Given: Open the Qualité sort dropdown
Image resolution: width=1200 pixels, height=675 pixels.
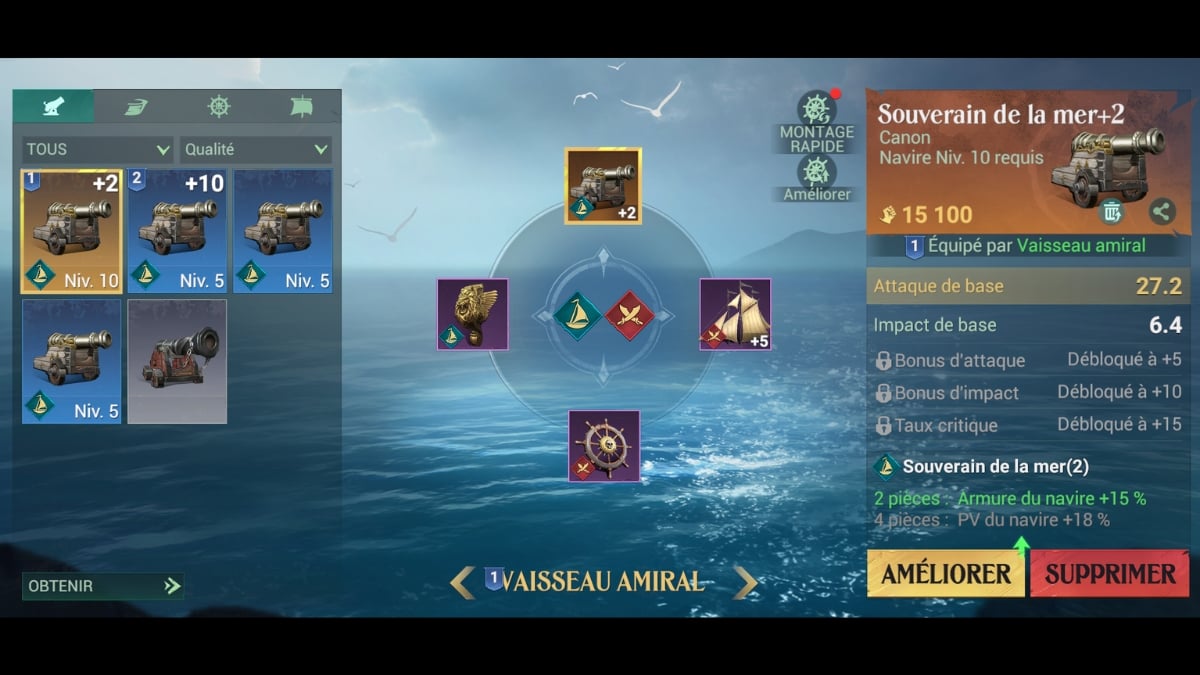Looking at the screenshot, I should pos(255,150).
